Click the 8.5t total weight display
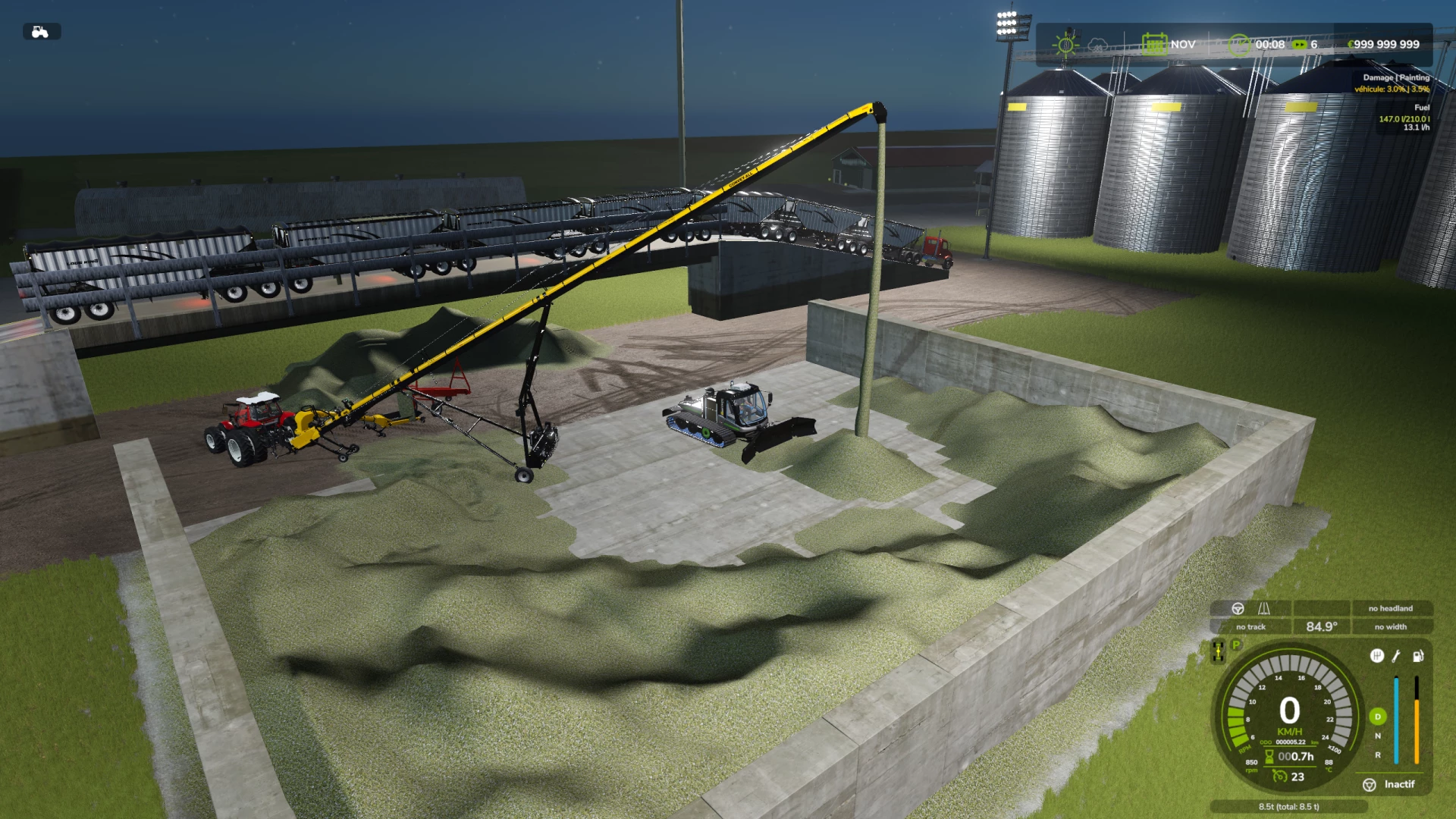Image resolution: width=1456 pixels, height=819 pixels. click(x=1289, y=807)
